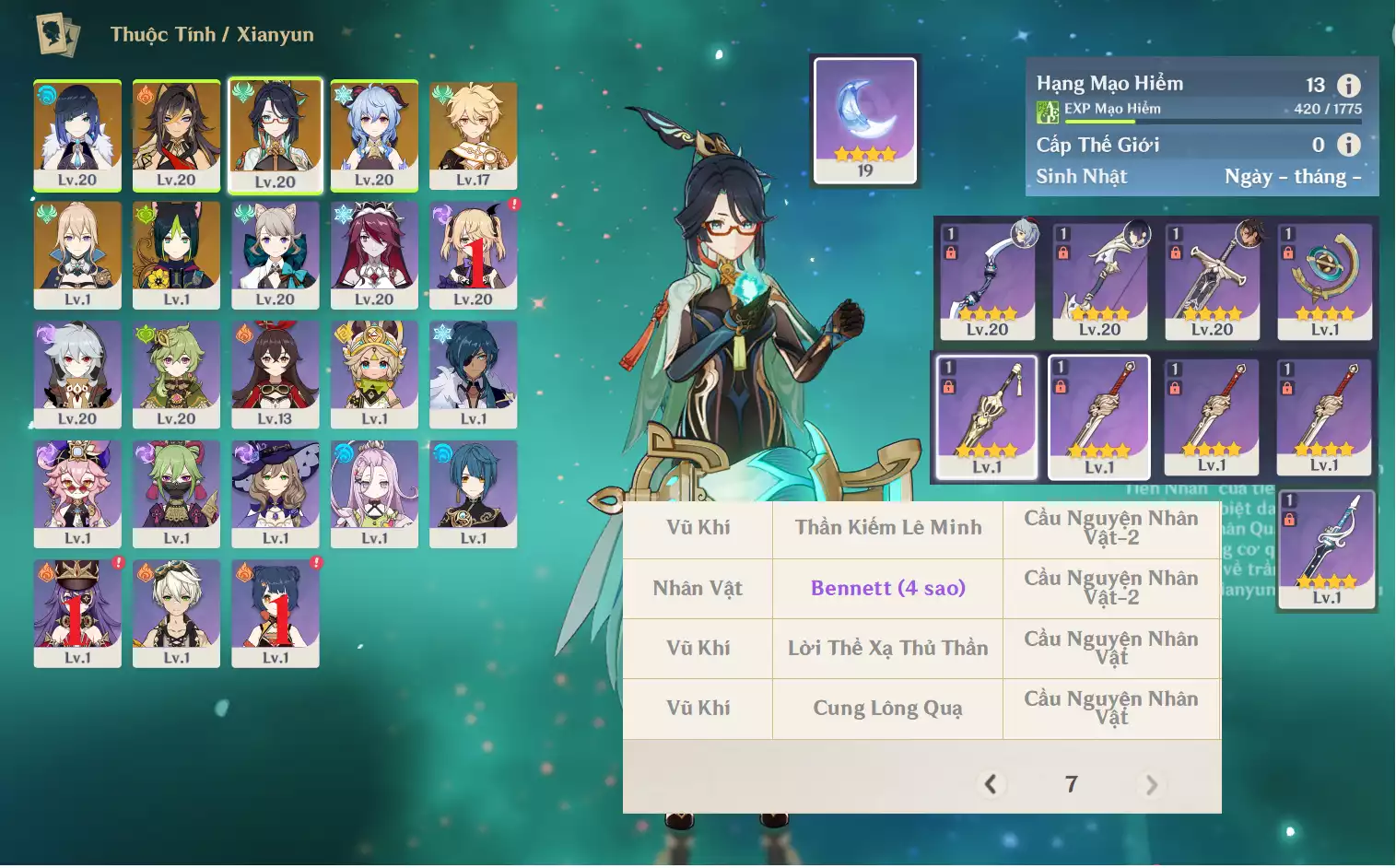
Task: Show Adventure Rank info next to 13
Action: pyautogui.click(x=1348, y=86)
